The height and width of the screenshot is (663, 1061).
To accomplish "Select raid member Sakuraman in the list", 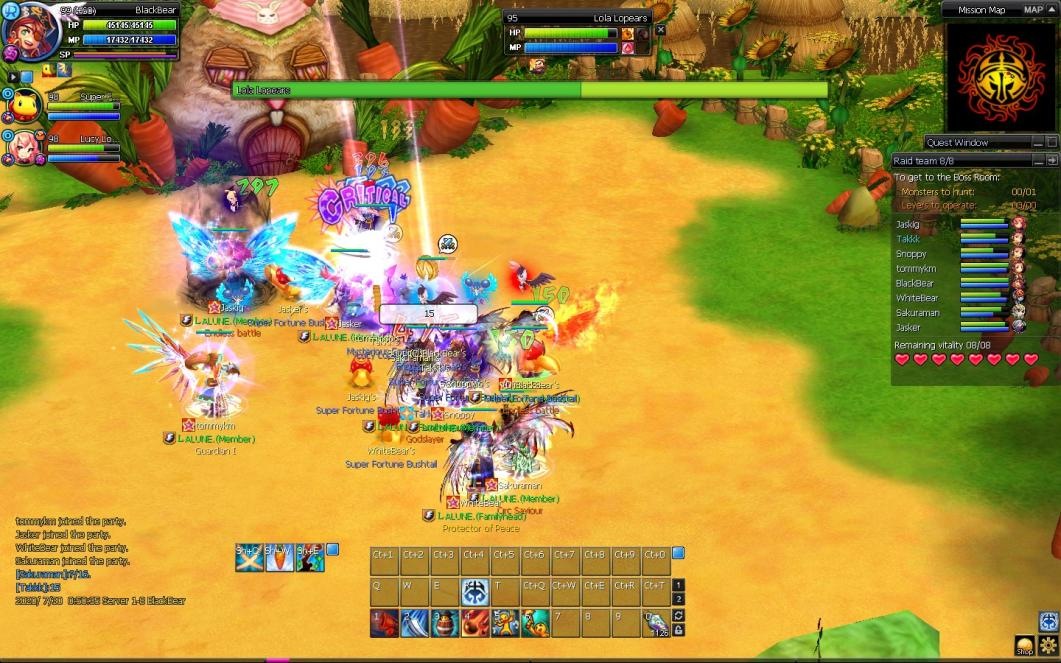I will pos(917,312).
